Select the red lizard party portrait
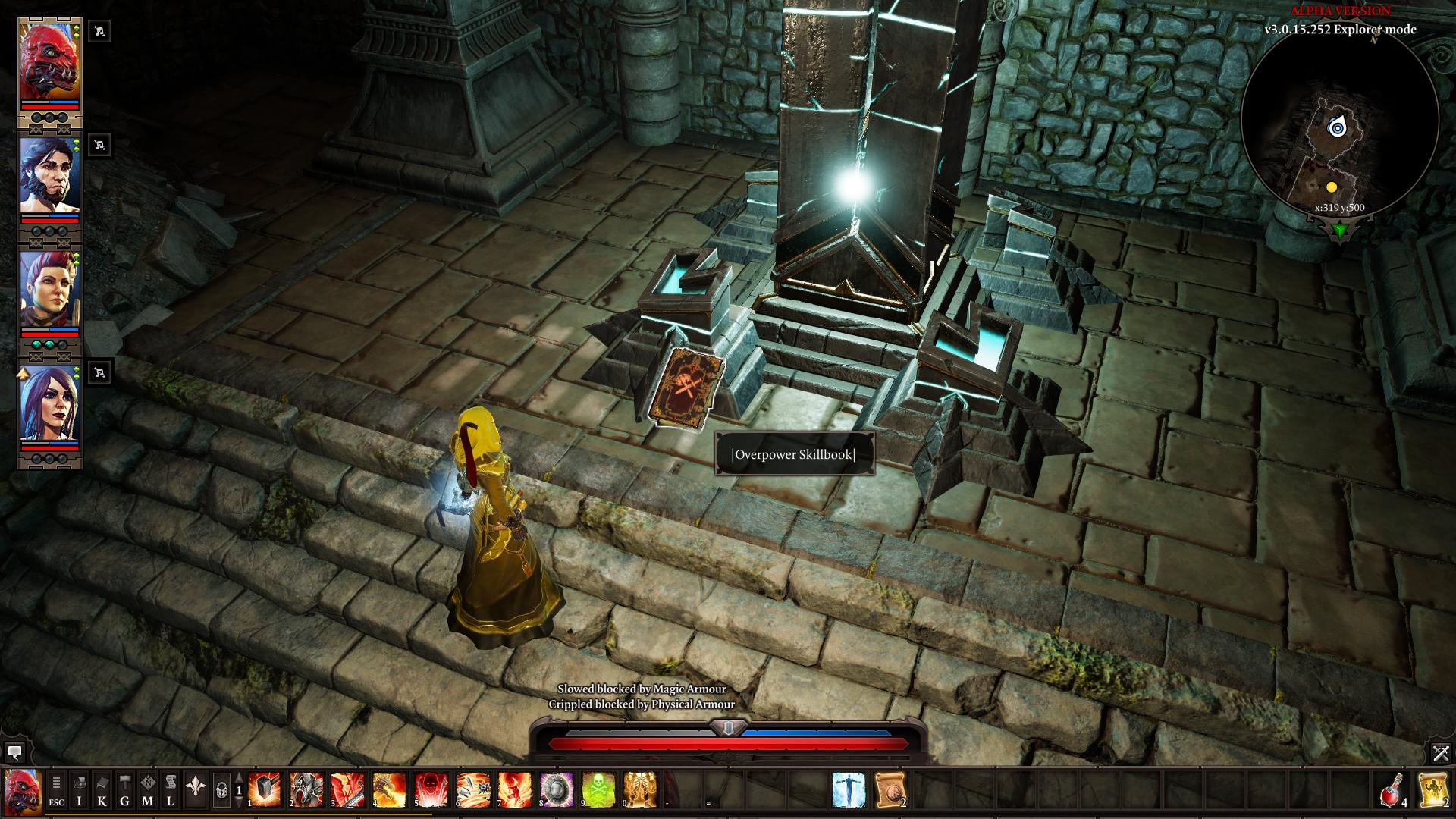This screenshot has width=1456, height=819. (x=49, y=64)
